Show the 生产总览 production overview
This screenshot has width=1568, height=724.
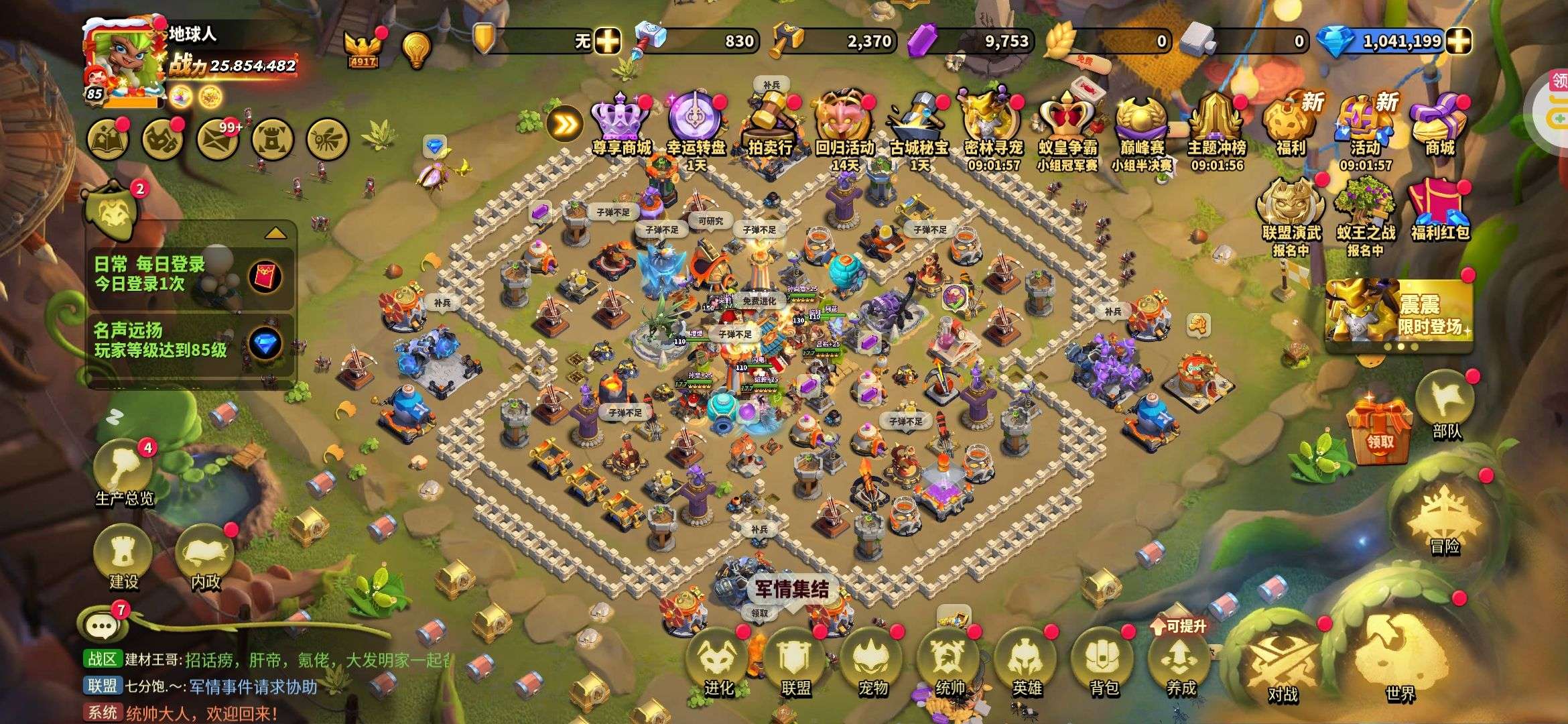pyautogui.click(x=124, y=469)
